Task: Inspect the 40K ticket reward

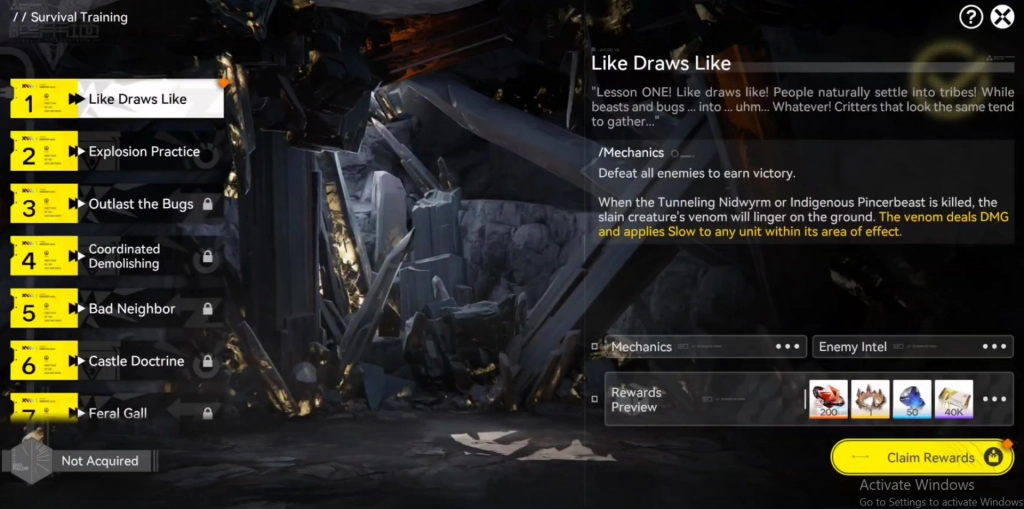Action: [x=953, y=399]
